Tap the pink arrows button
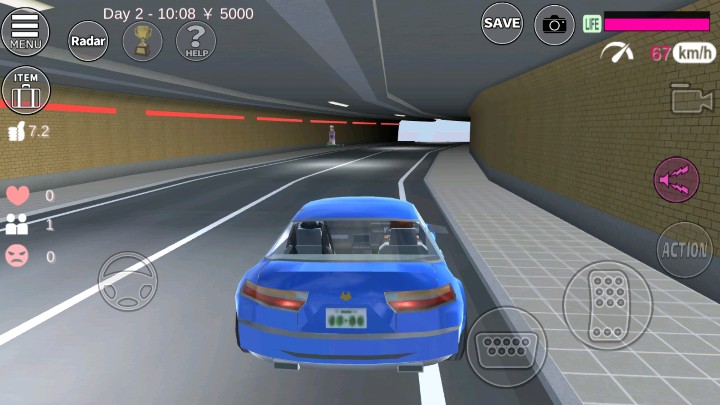Screen dimensions: 720x405 pos(676,180)
